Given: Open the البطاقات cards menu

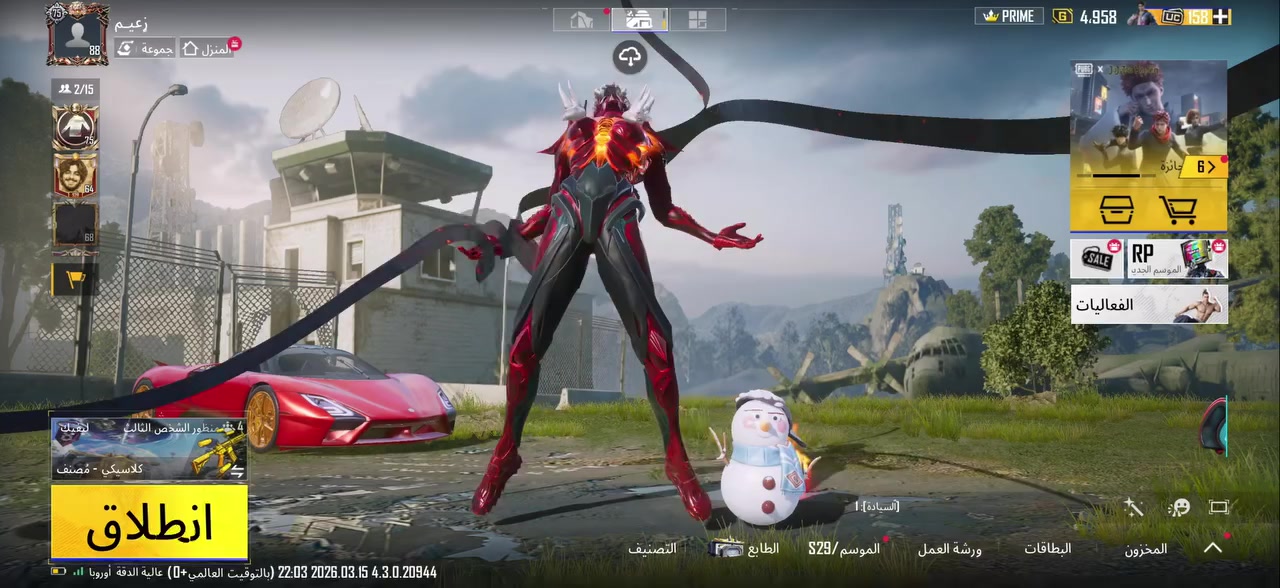Looking at the screenshot, I should click(1047, 548).
